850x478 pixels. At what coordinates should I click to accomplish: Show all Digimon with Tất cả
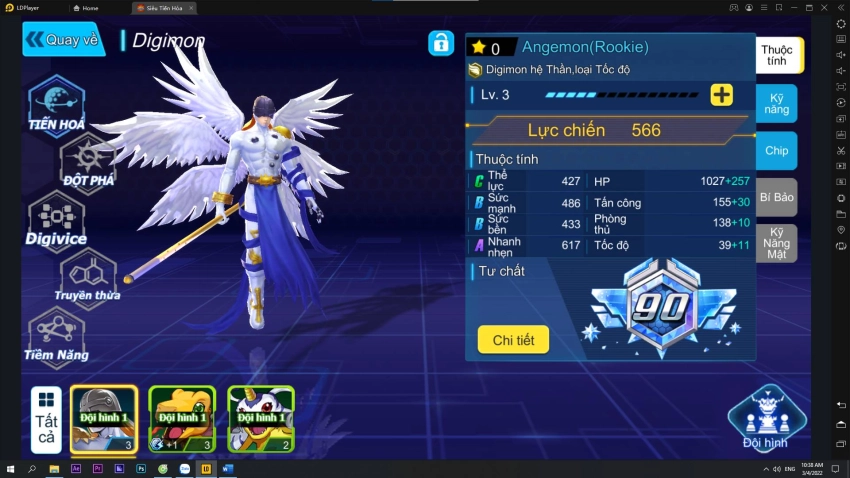46,418
